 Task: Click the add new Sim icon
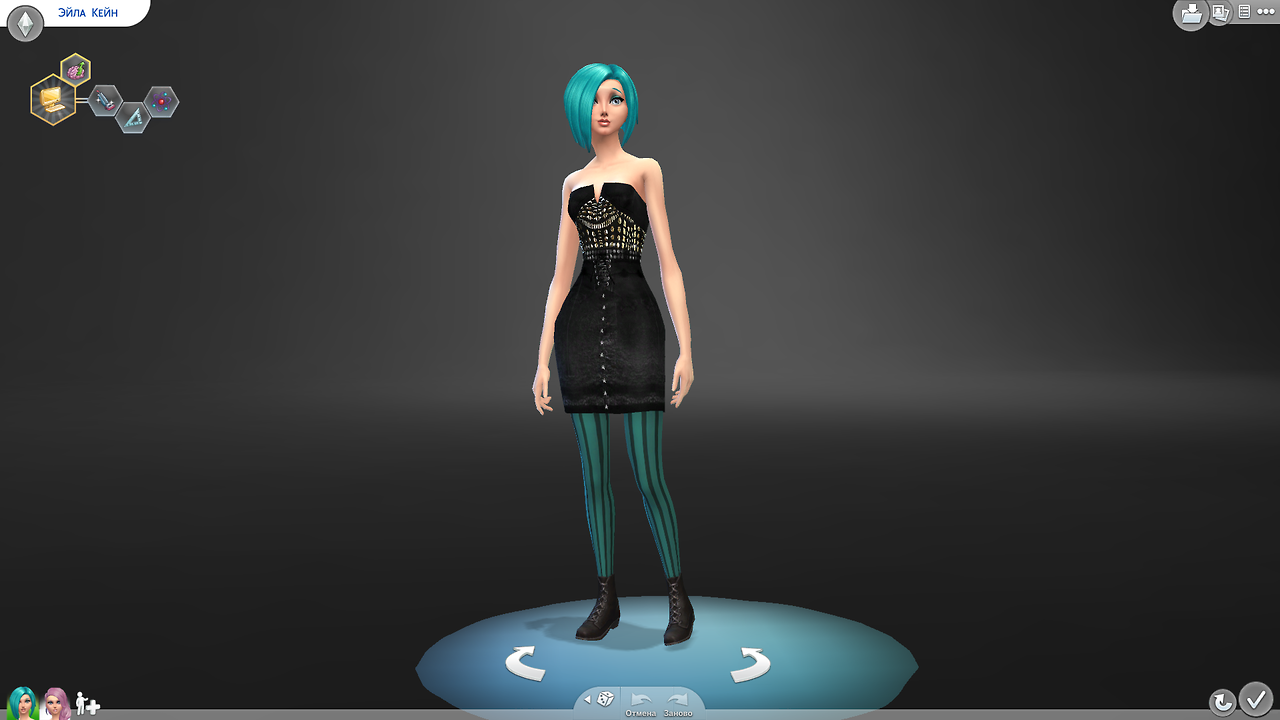pyautogui.click(x=88, y=704)
